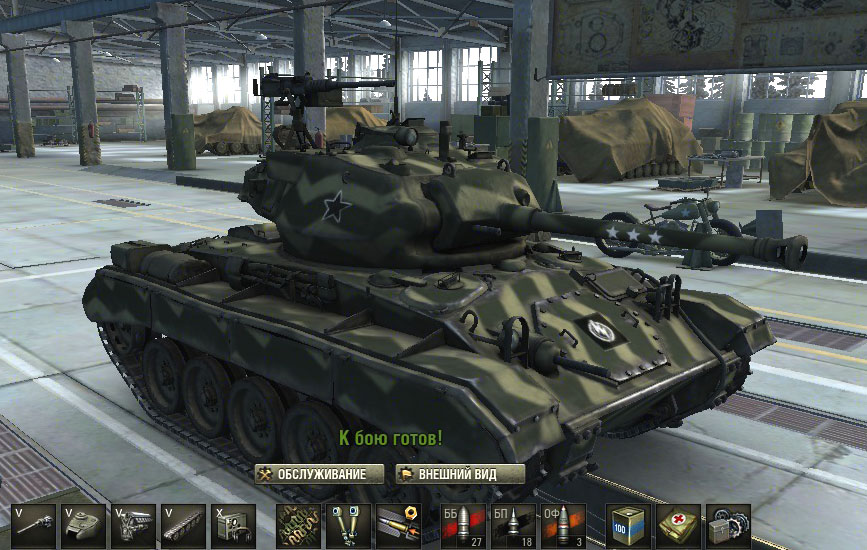Image resolution: width=867 pixels, height=550 pixels.
Task: Open the repair kit consumable slot
Action: coord(728,525)
